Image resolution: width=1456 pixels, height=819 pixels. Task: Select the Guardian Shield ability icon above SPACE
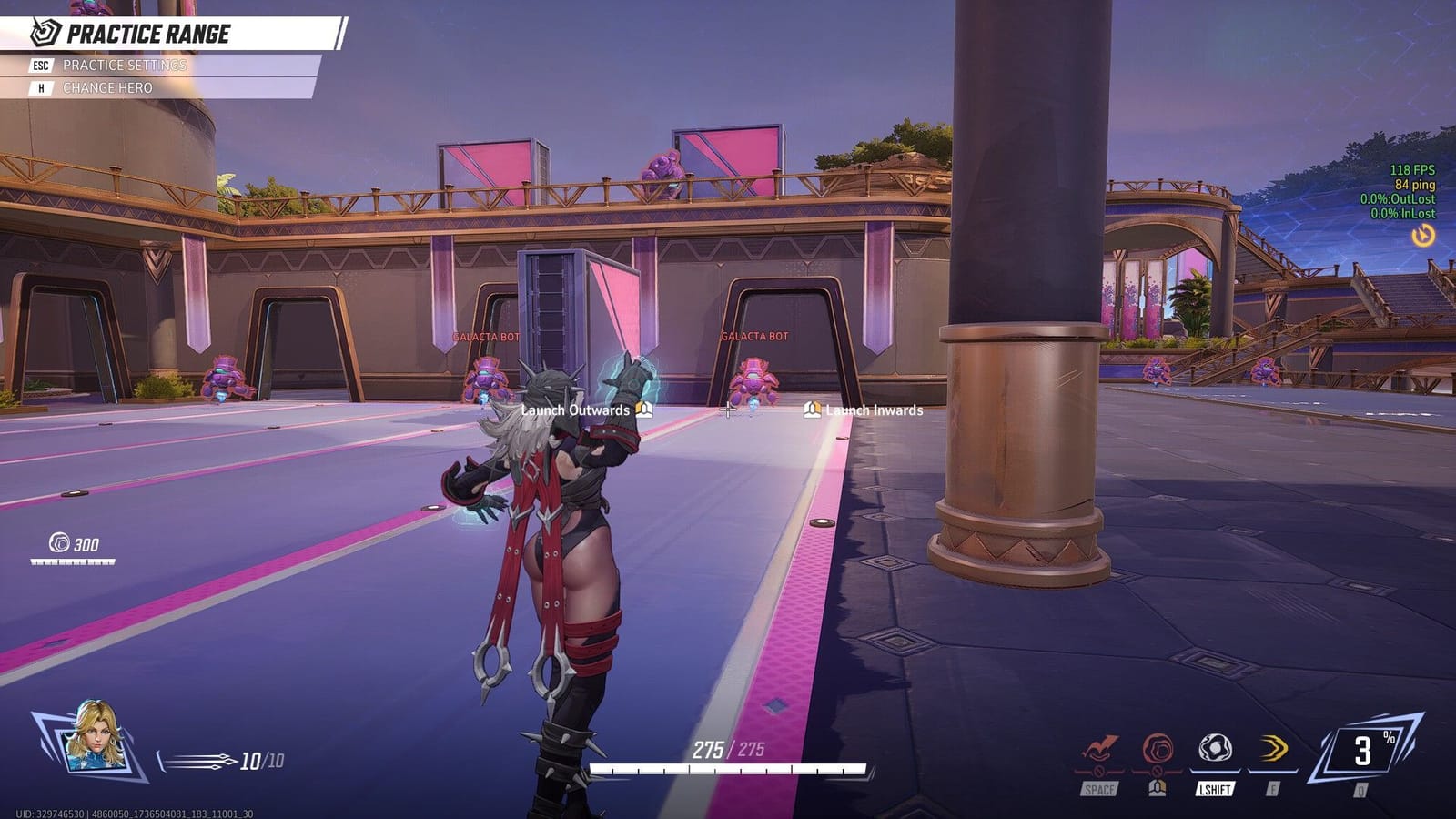pos(1099,748)
